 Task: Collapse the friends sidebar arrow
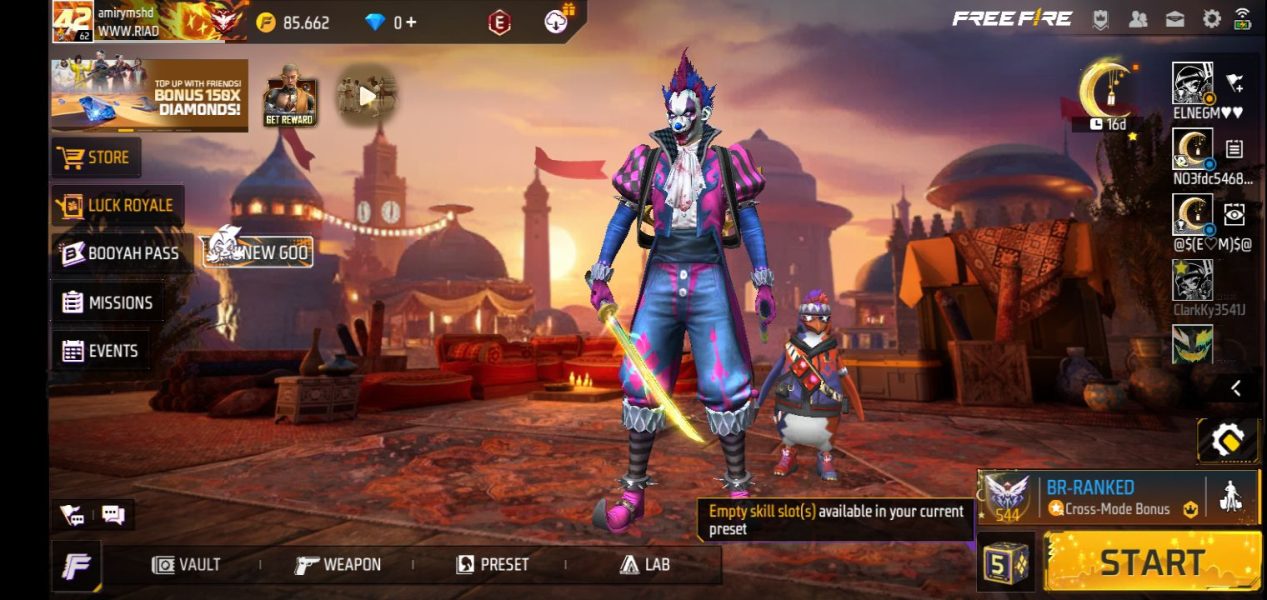[x=1236, y=388]
